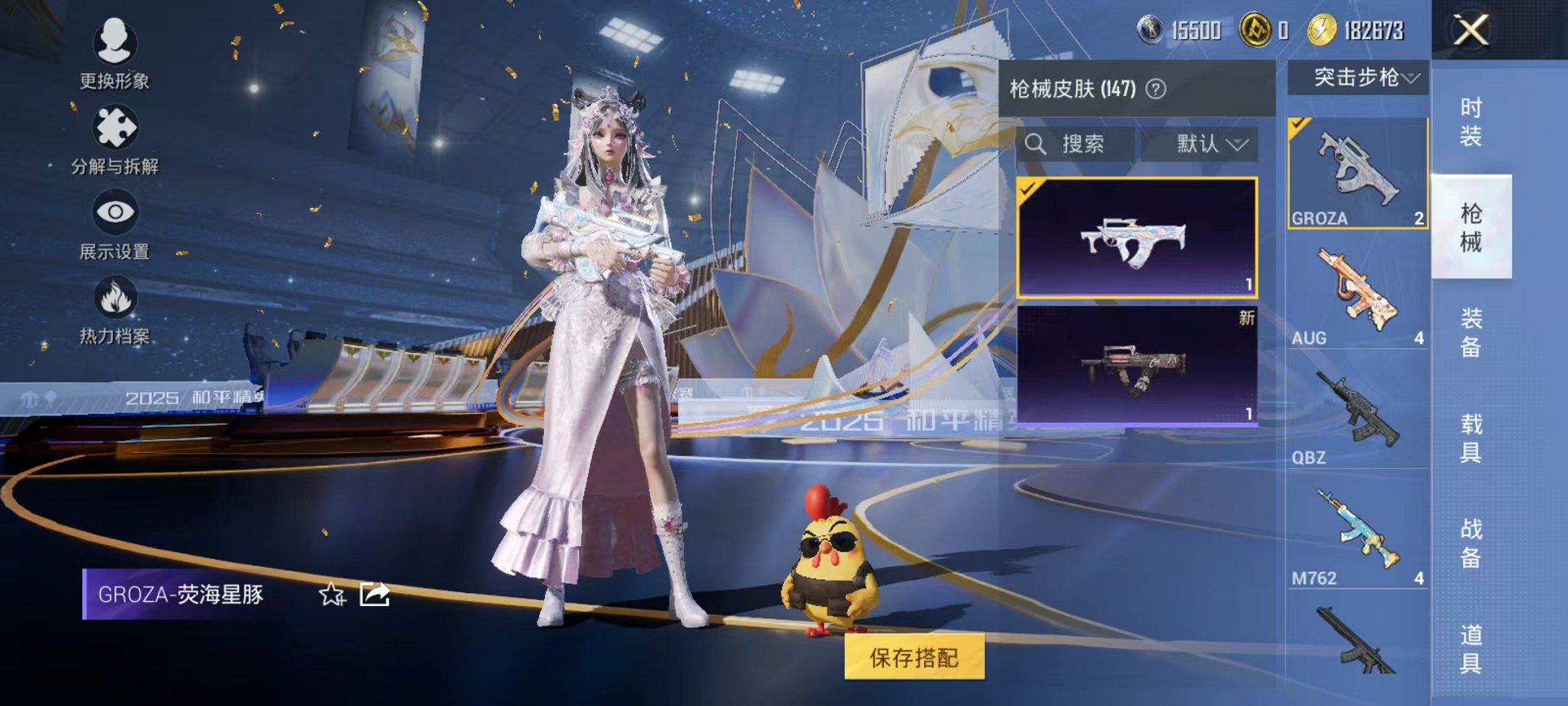Open 更换形象 avatar change panel

[114, 42]
